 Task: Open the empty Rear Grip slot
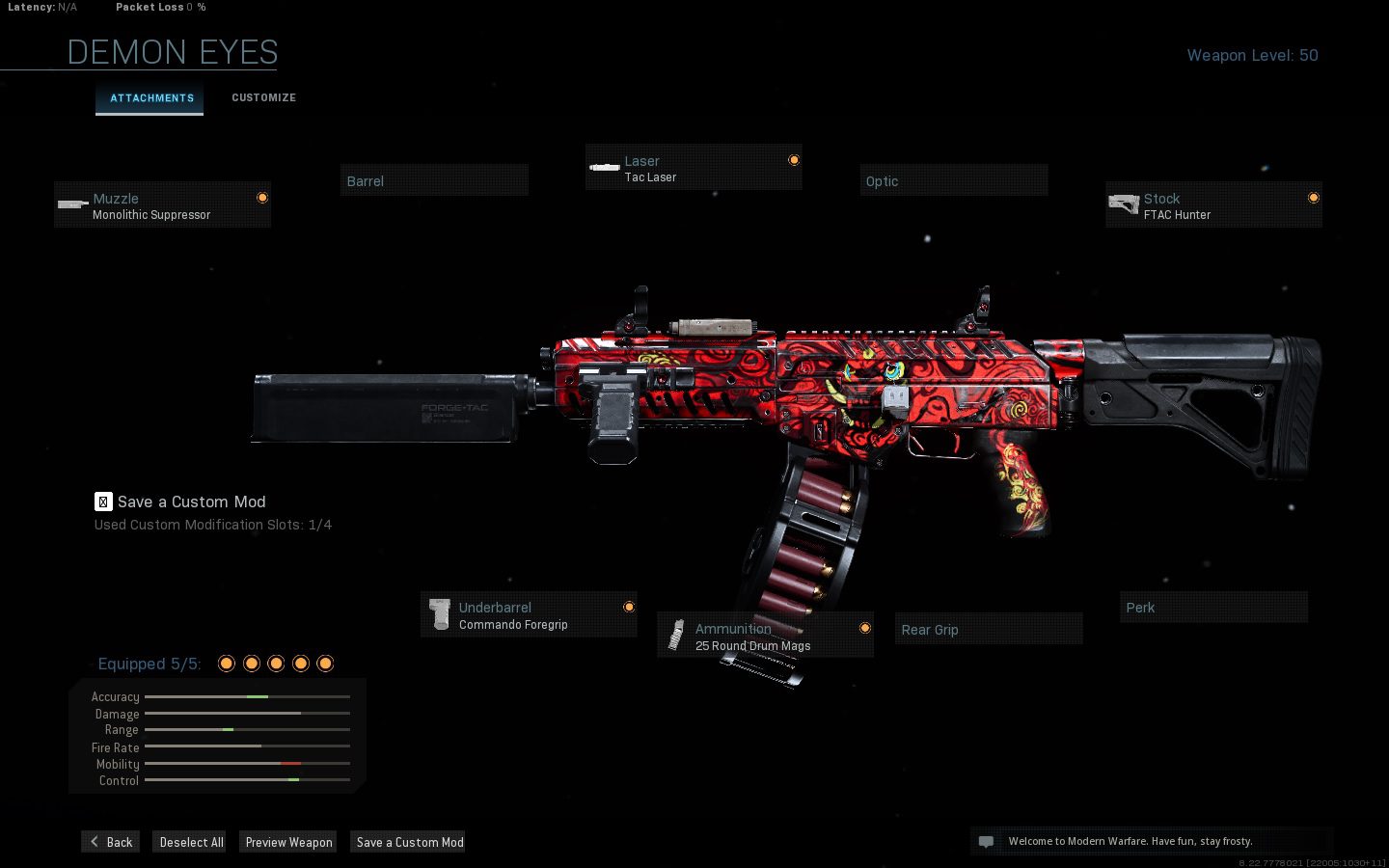pos(988,630)
